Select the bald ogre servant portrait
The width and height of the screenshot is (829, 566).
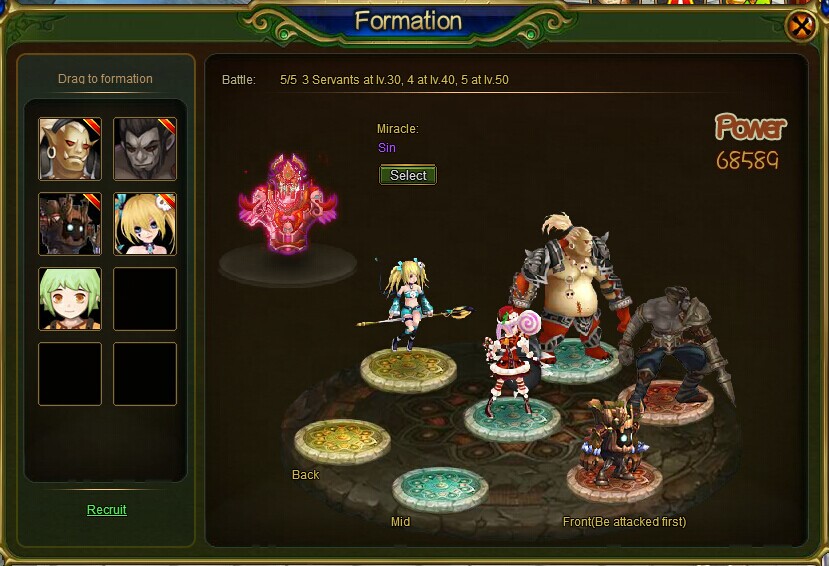(x=70, y=149)
